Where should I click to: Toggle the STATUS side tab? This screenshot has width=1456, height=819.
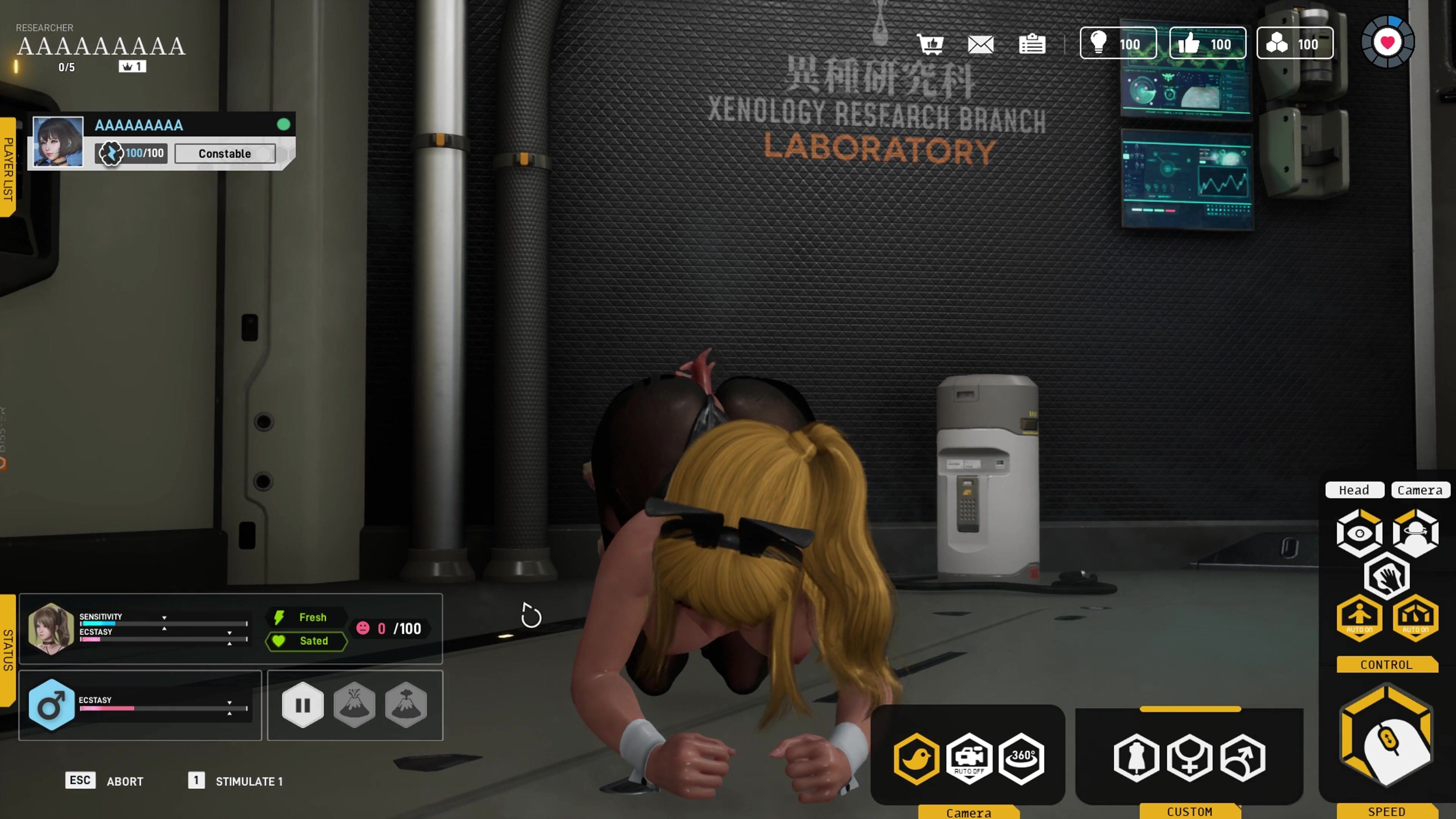pos(8,650)
